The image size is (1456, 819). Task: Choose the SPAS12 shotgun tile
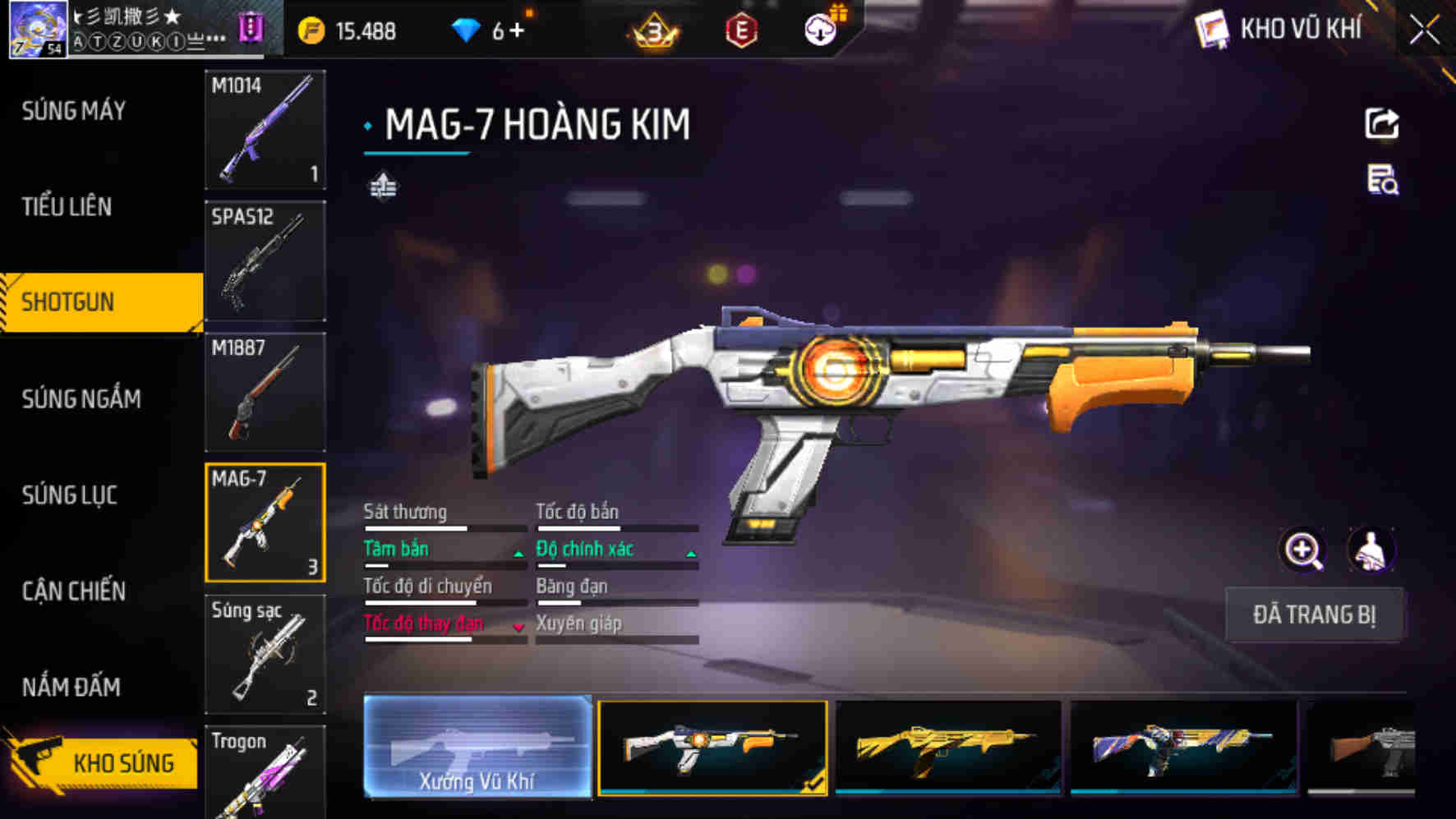click(265, 261)
